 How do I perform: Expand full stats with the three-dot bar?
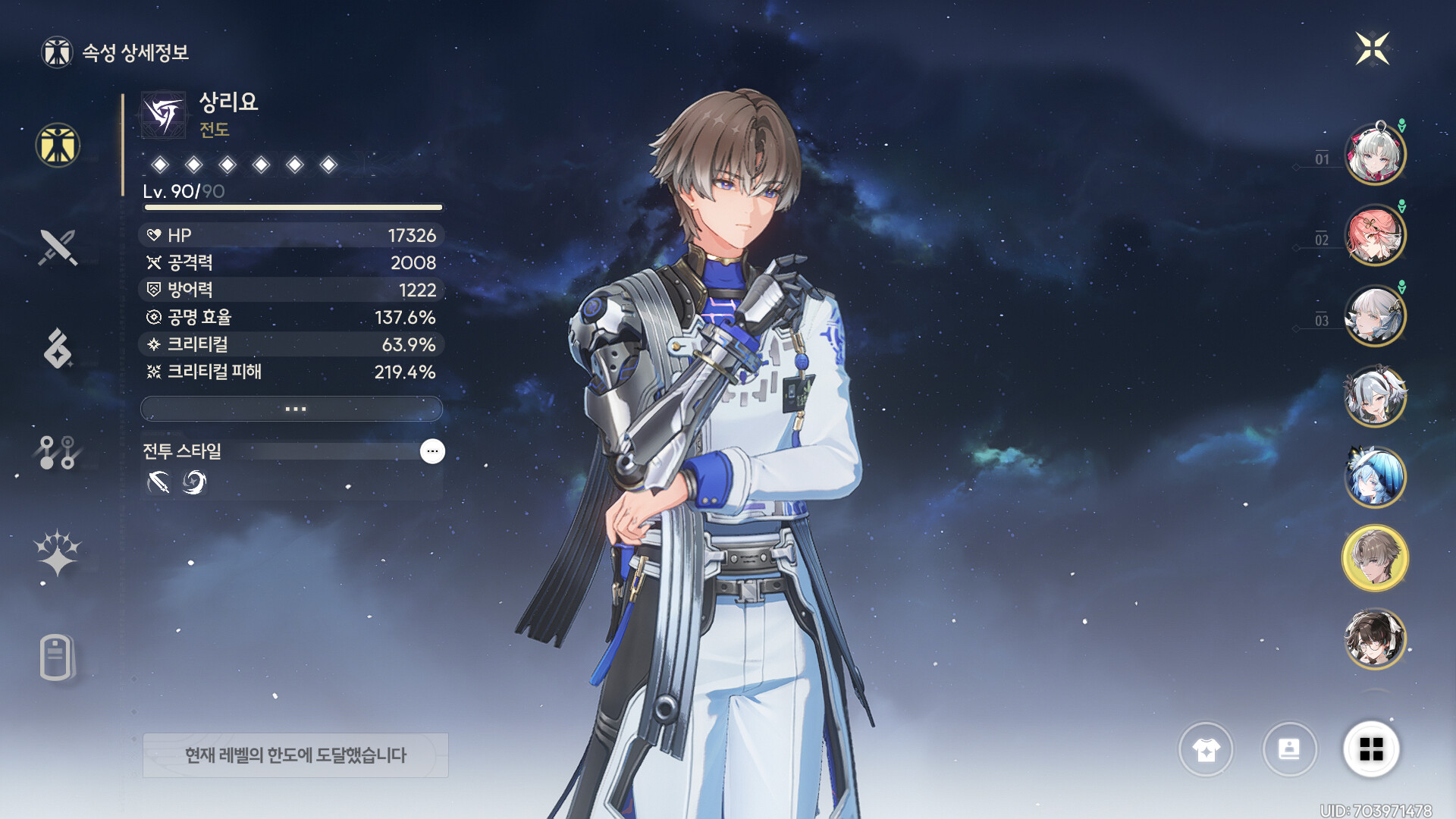point(292,409)
